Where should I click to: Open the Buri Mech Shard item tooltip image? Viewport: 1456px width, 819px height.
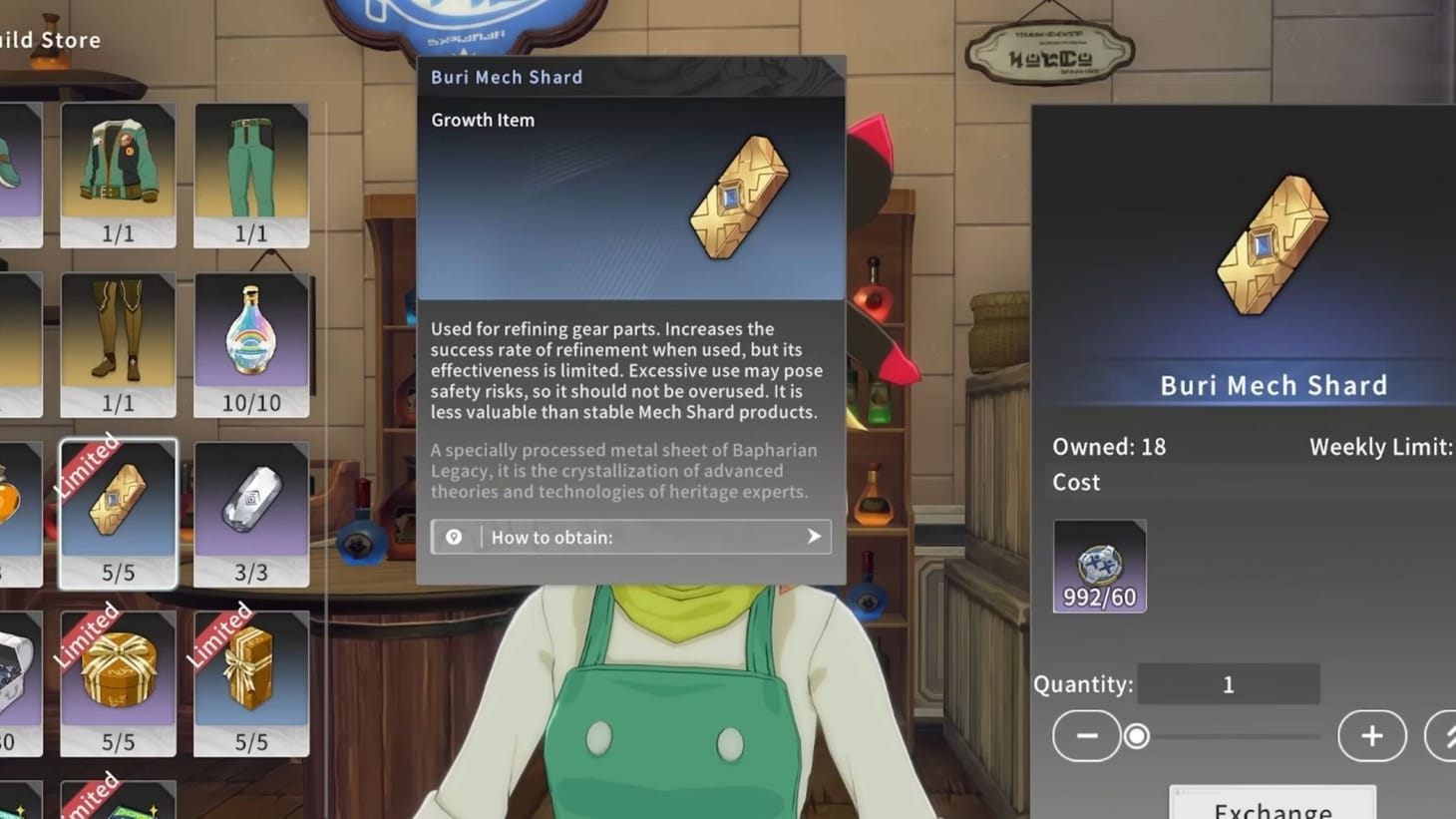coord(738,196)
